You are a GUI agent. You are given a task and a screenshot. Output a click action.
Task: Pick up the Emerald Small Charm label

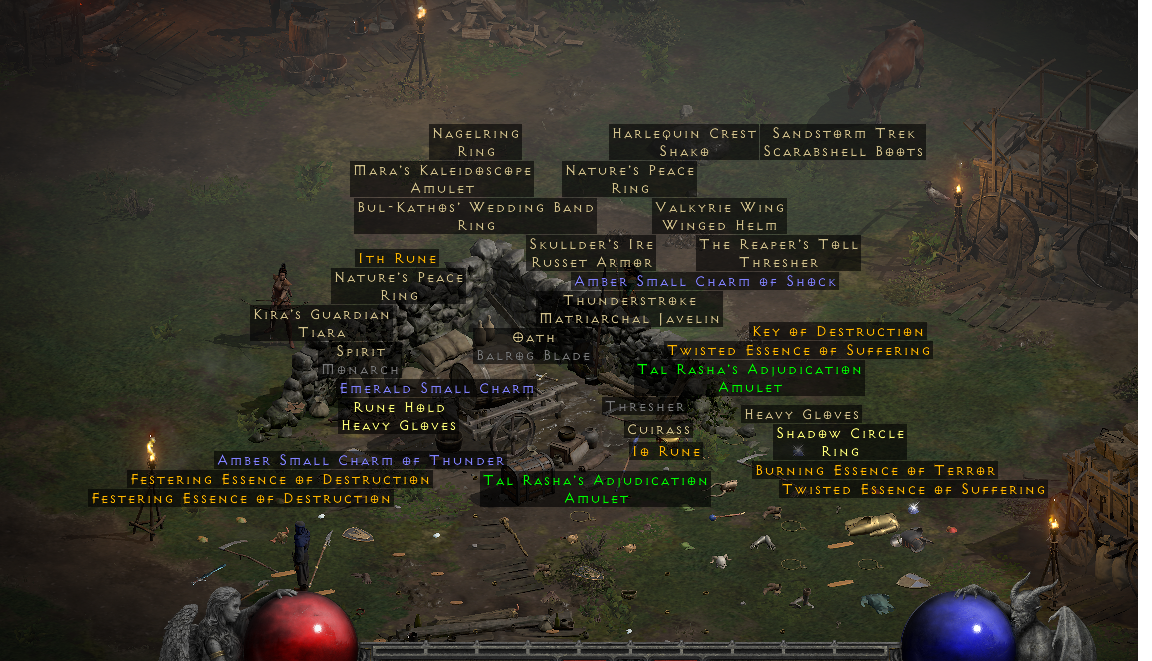[437, 388]
